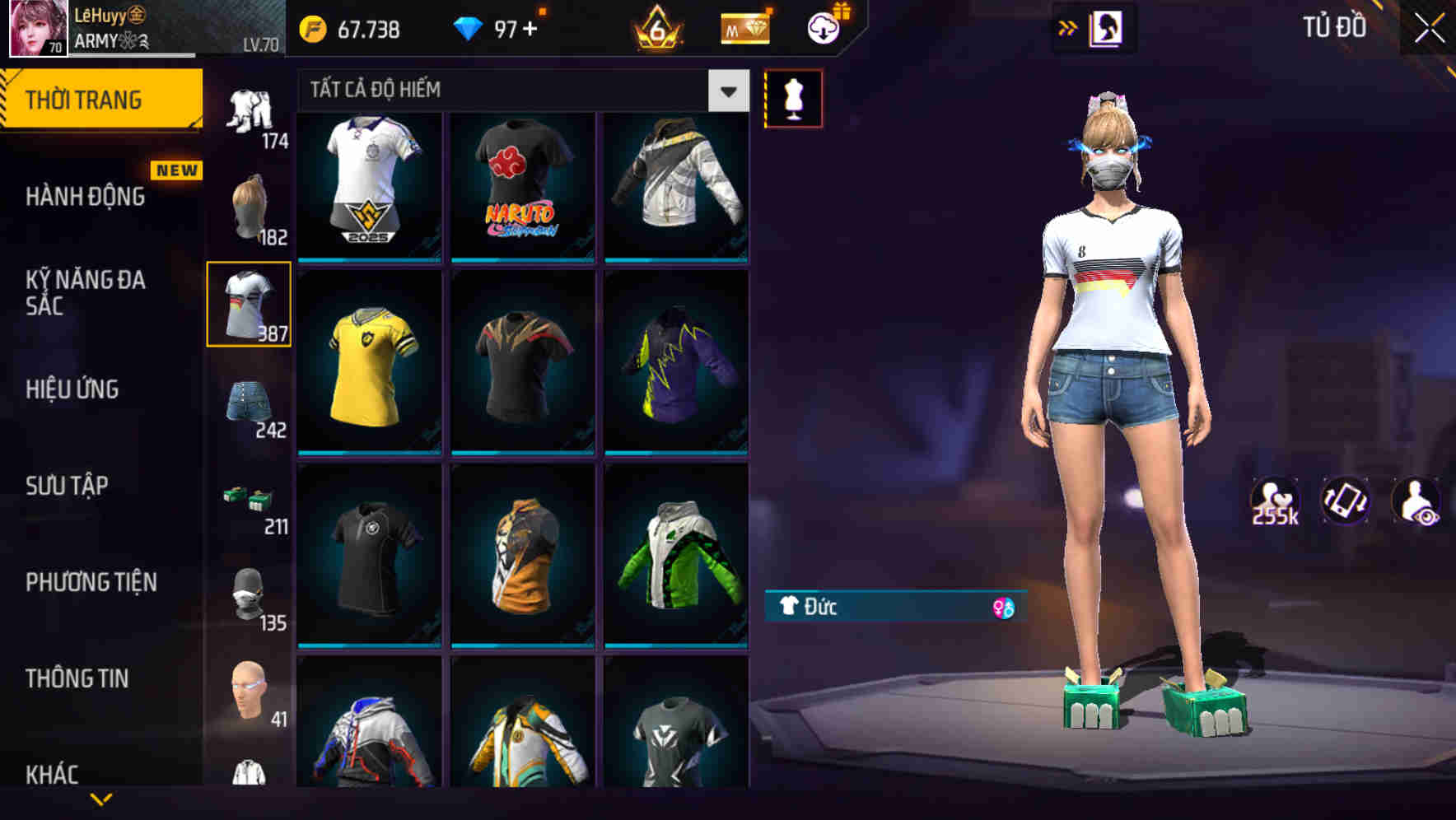Open the Membership diamond icon
This screenshot has width=1456, height=820.
[x=744, y=27]
